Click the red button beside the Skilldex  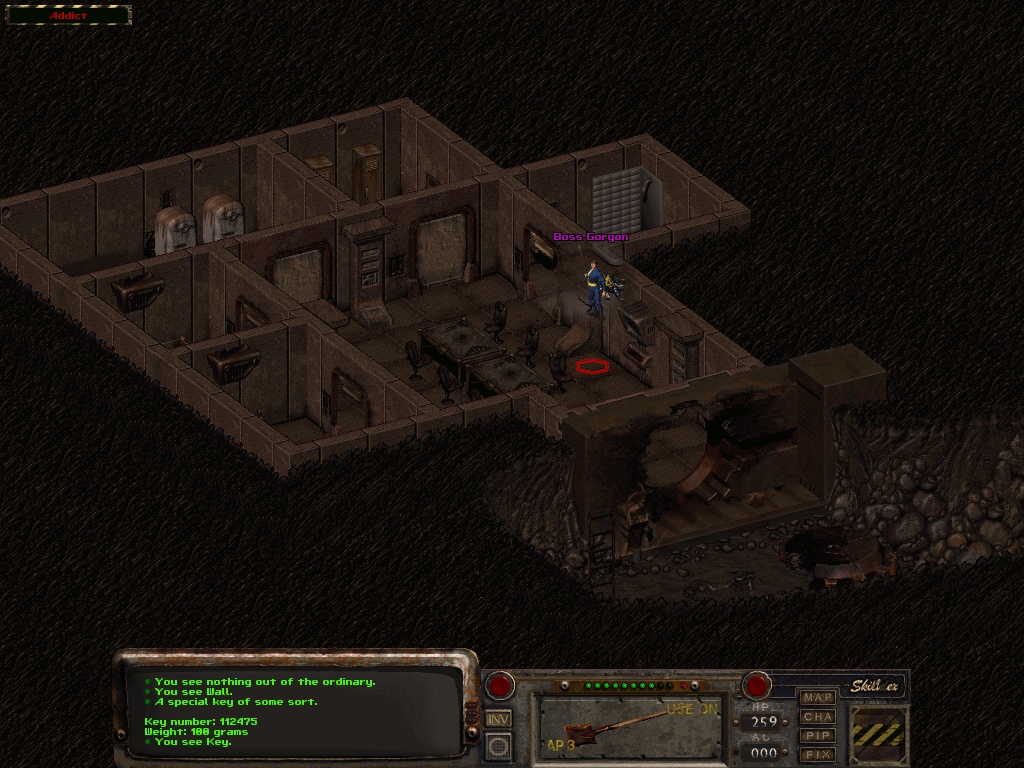[x=757, y=686]
